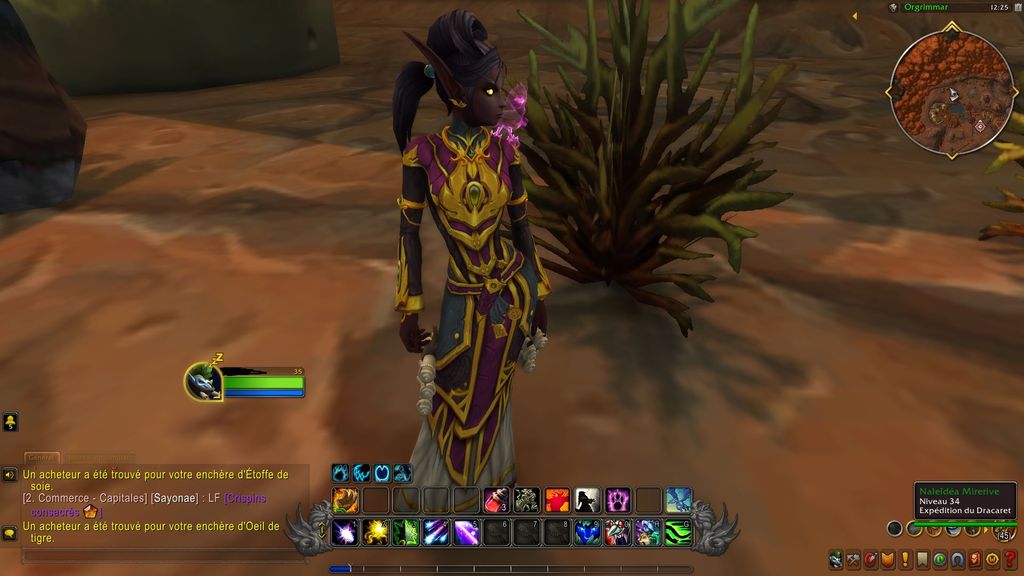Click the yellow arrow left of Orgrimmar header

point(854,16)
